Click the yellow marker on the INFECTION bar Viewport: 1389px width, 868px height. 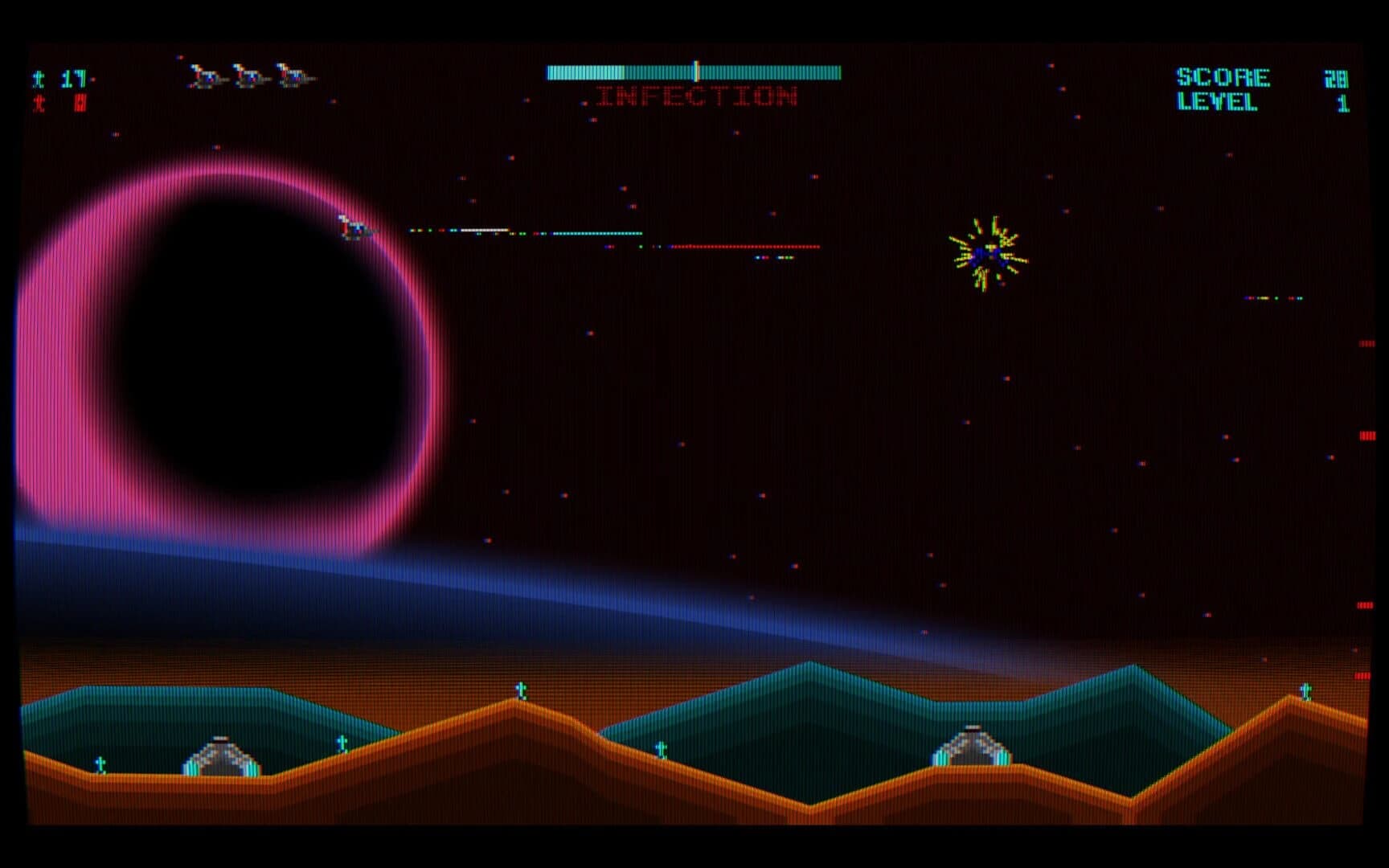click(694, 70)
